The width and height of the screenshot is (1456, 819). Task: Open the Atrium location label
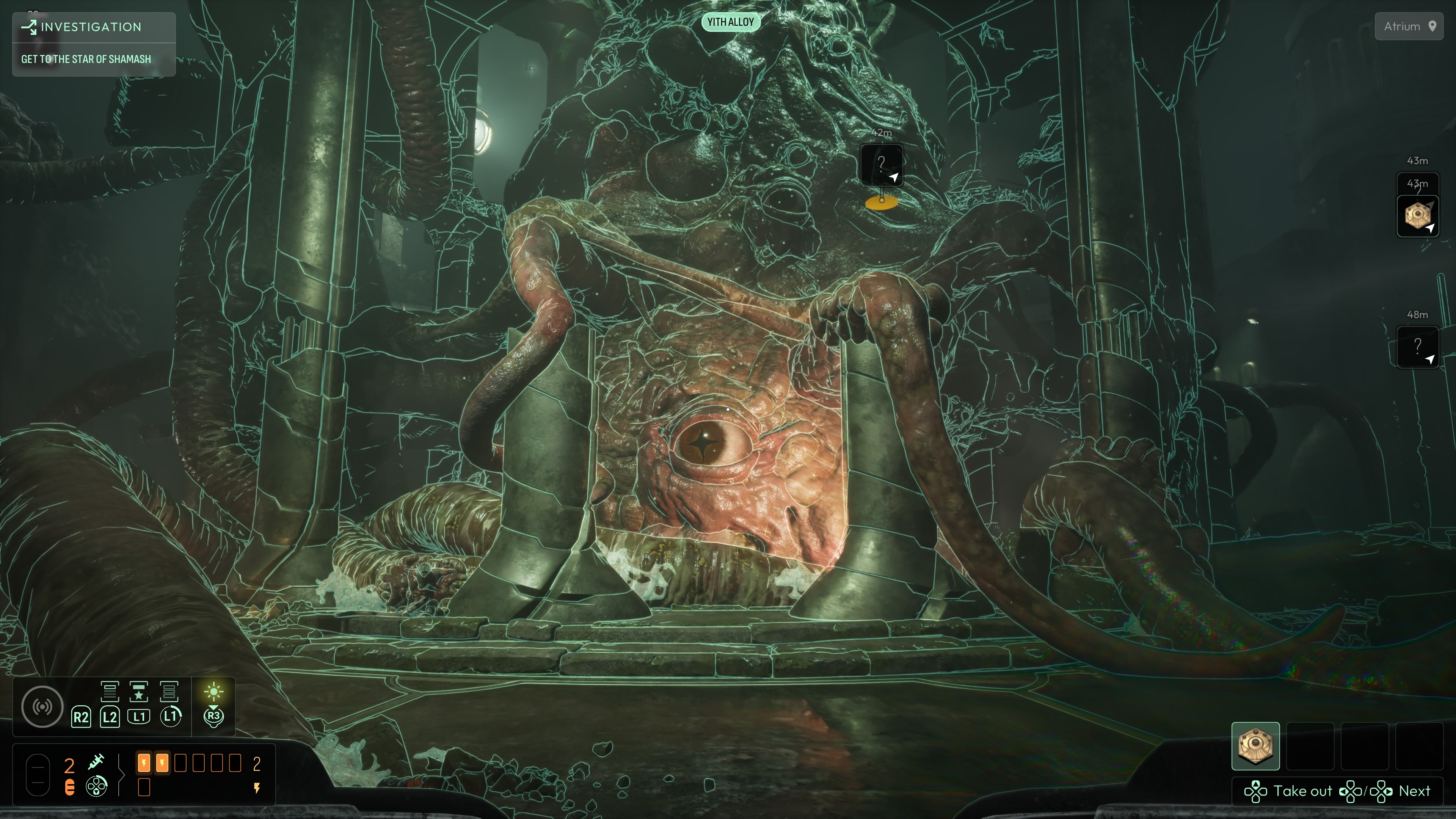point(1409,26)
